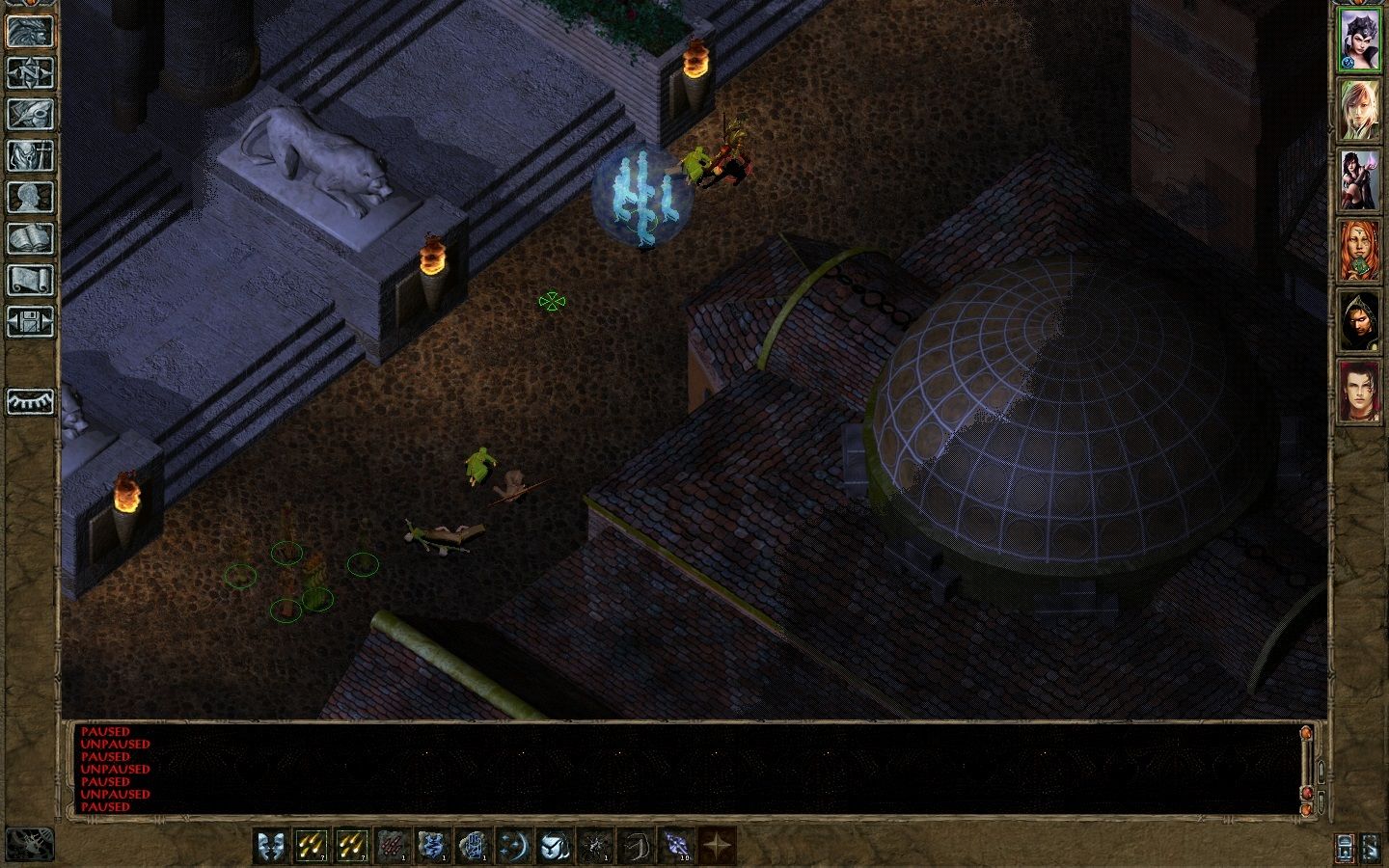
Task: Activate the crescent moon and stars ability
Action: [514, 846]
